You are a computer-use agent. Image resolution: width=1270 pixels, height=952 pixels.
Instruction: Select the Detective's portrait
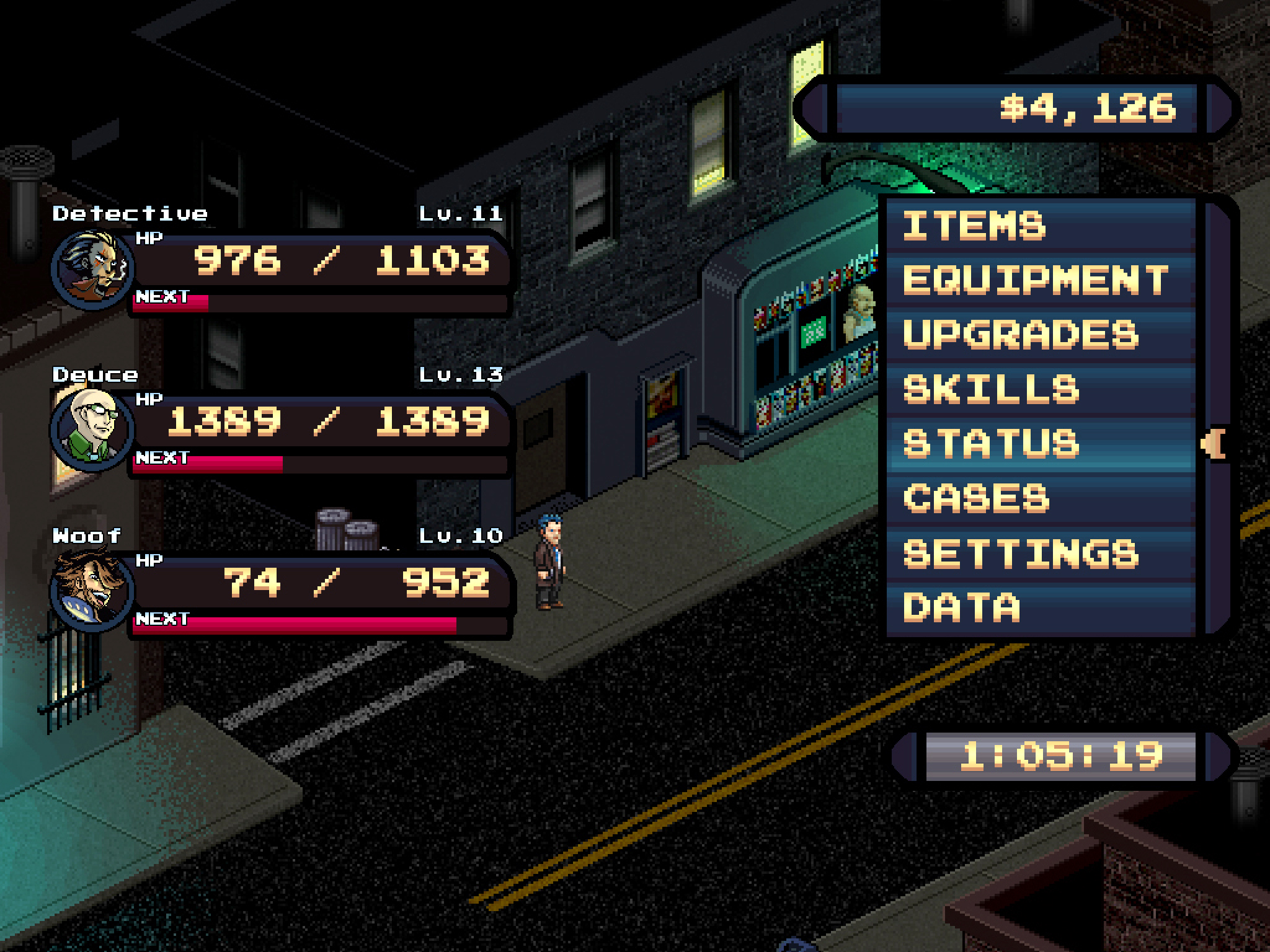pyautogui.click(x=93, y=268)
